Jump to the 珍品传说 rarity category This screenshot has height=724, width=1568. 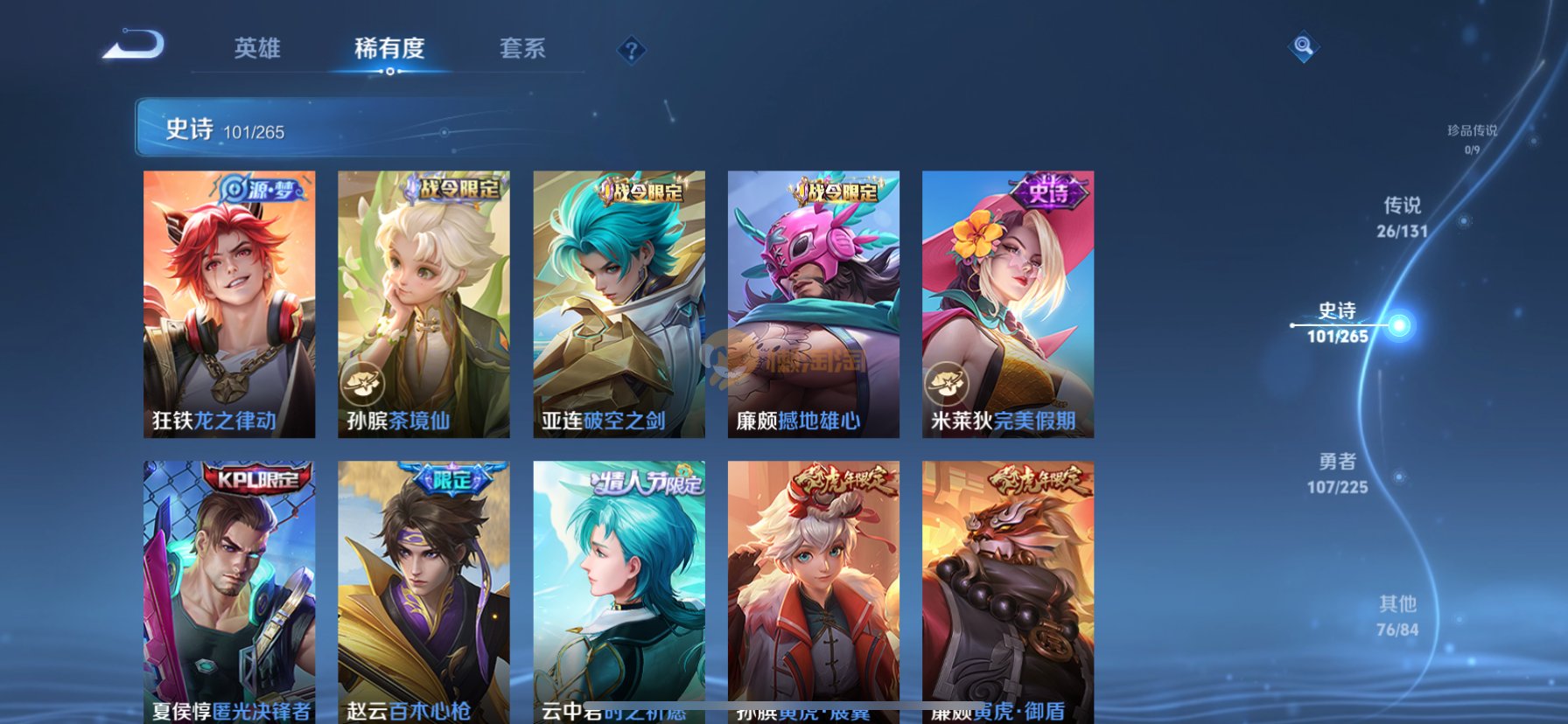click(1472, 138)
